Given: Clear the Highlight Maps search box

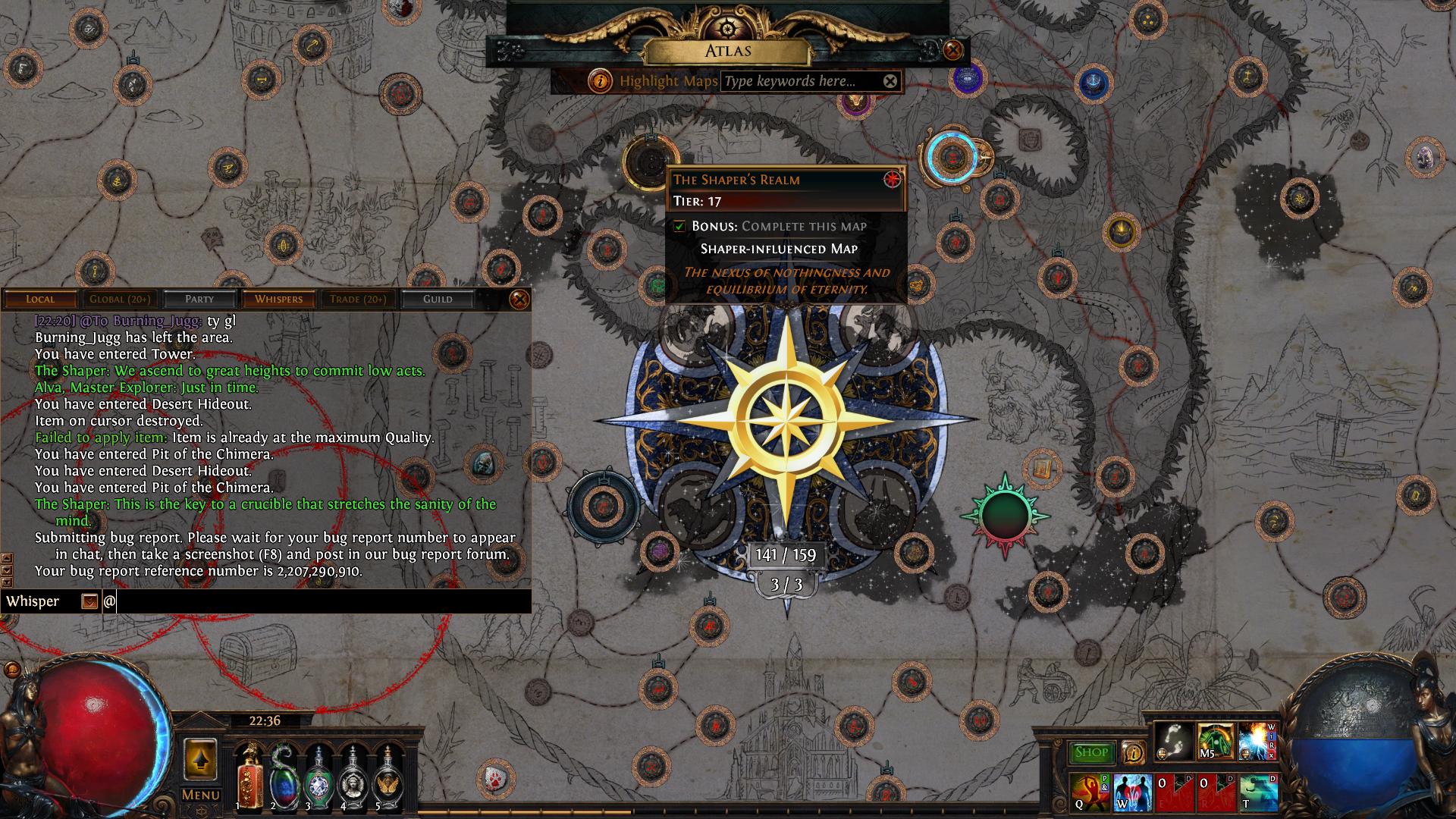Looking at the screenshot, I should pos(890,81).
